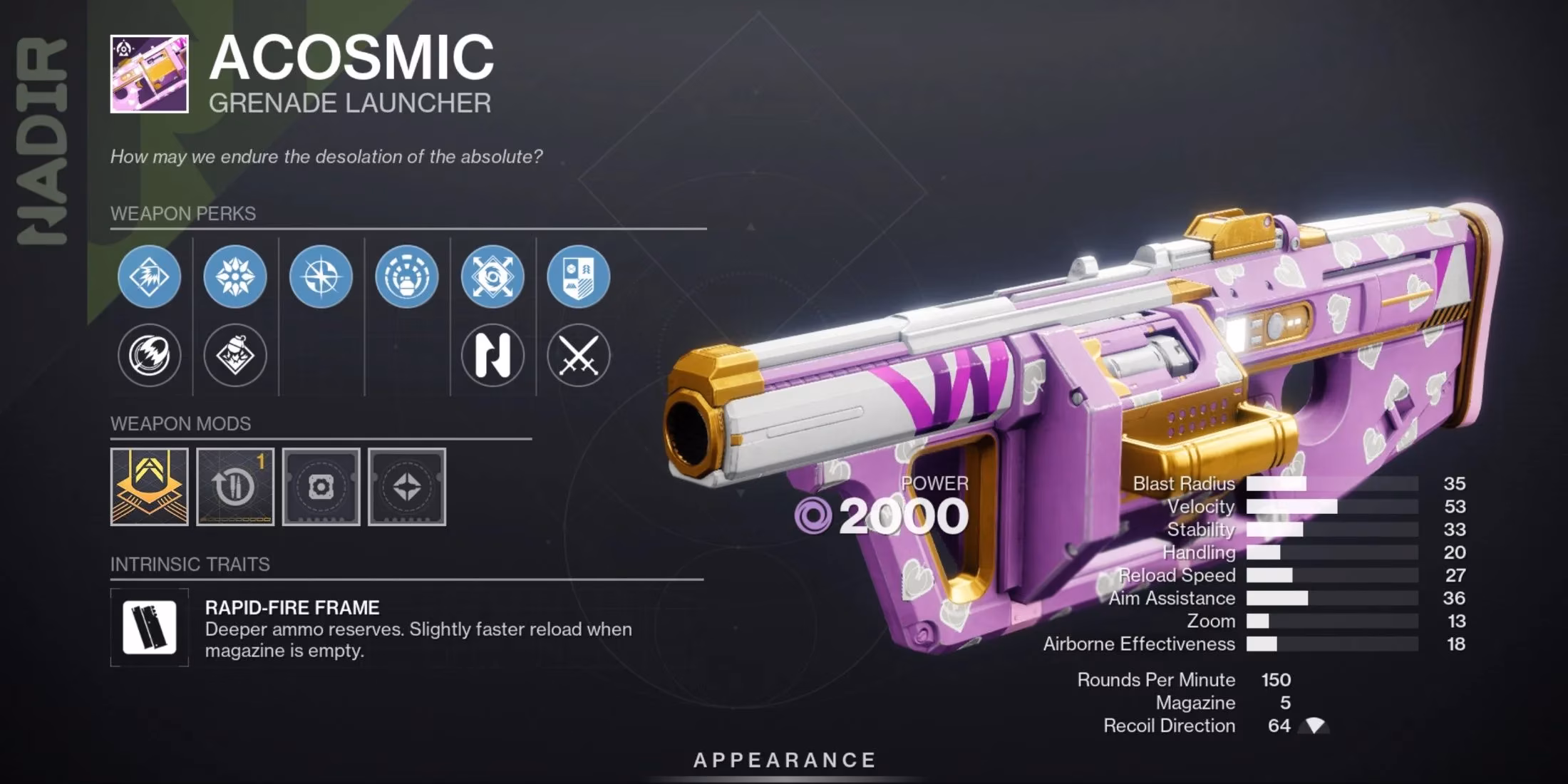Image resolution: width=1568 pixels, height=784 pixels.
Task: Select the diamond perk with outward arrows
Action: [x=492, y=278]
